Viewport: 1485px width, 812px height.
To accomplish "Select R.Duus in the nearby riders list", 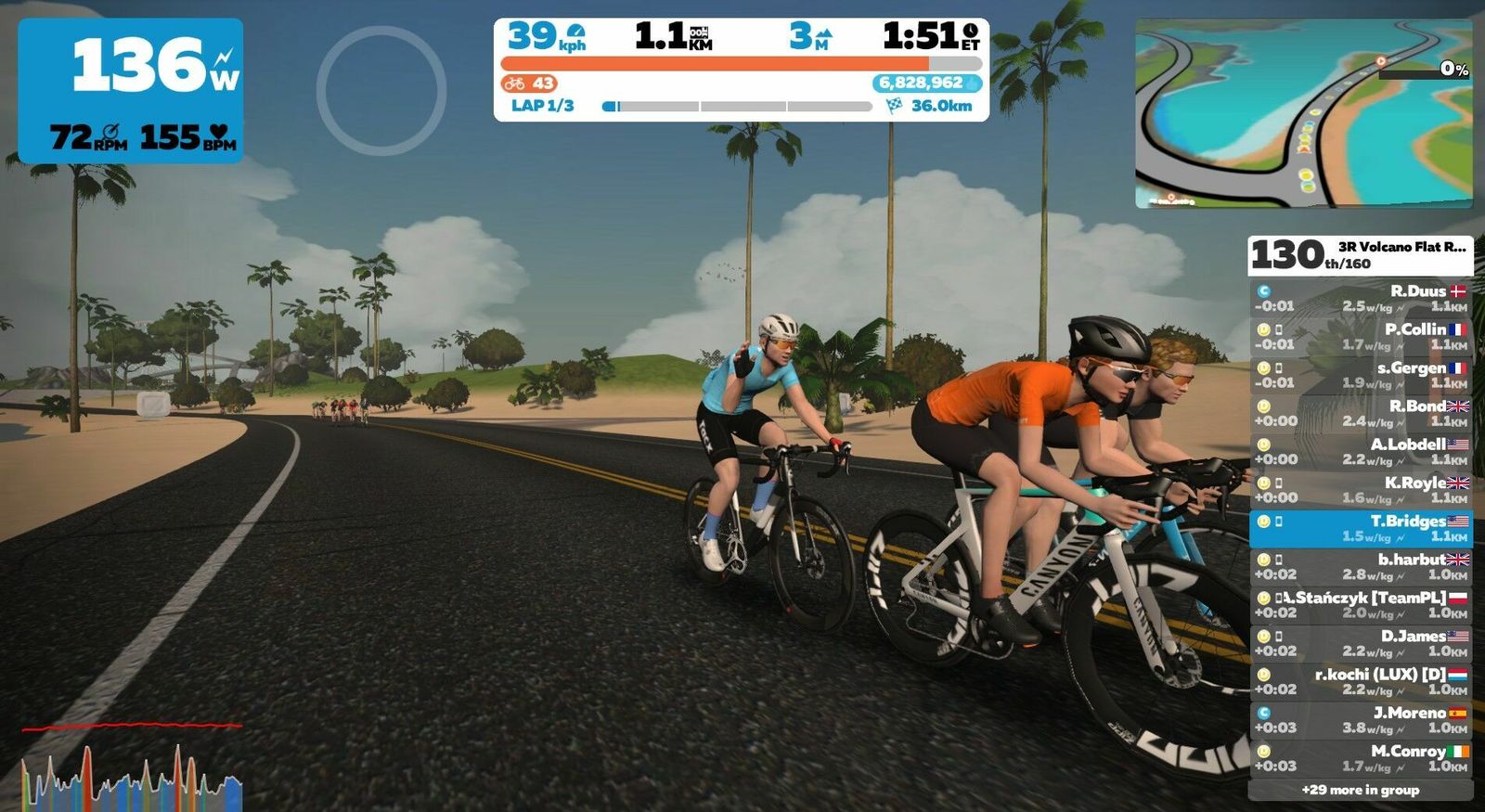I will click(1361, 298).
